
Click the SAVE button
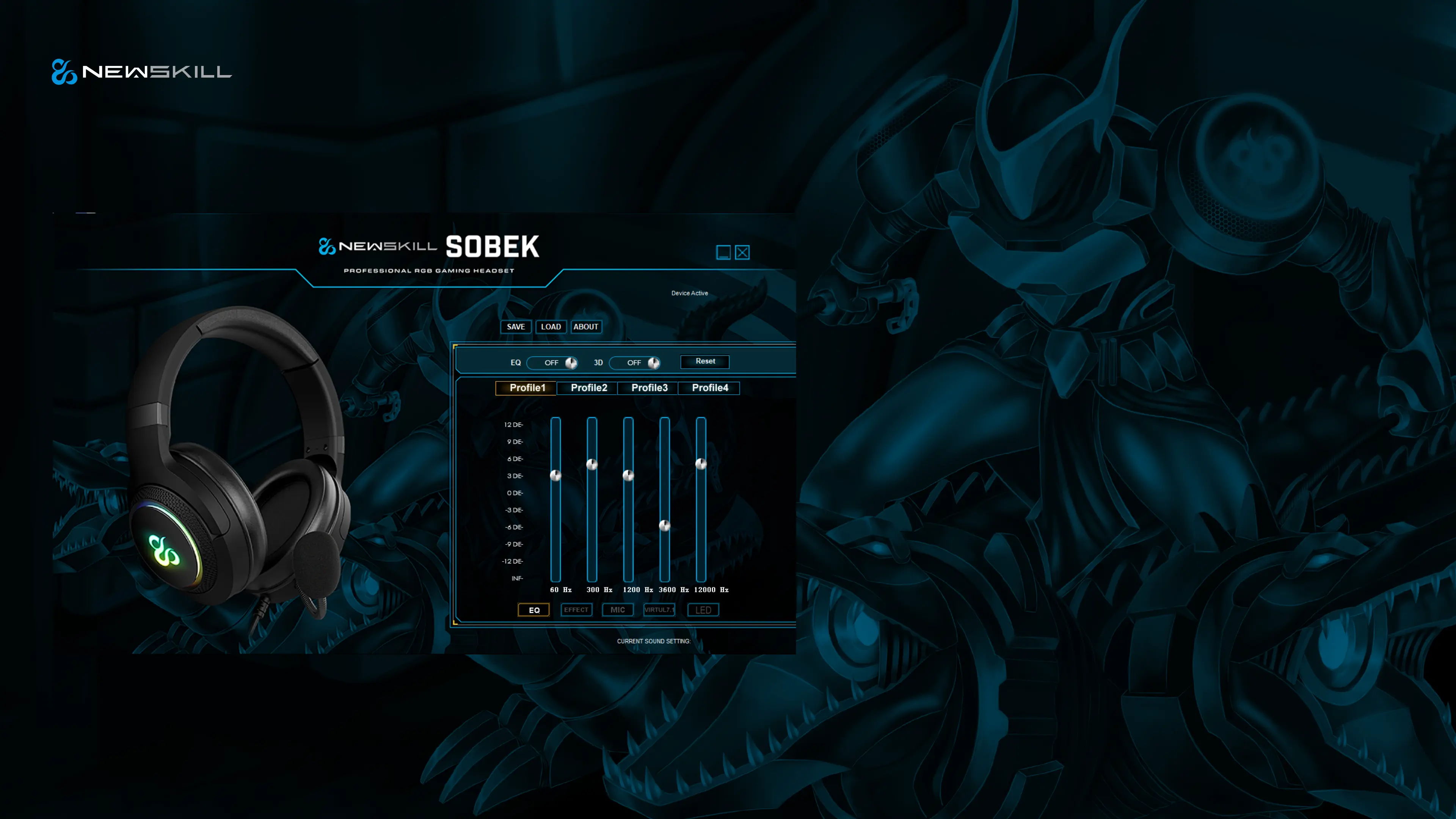pos(516,327)
